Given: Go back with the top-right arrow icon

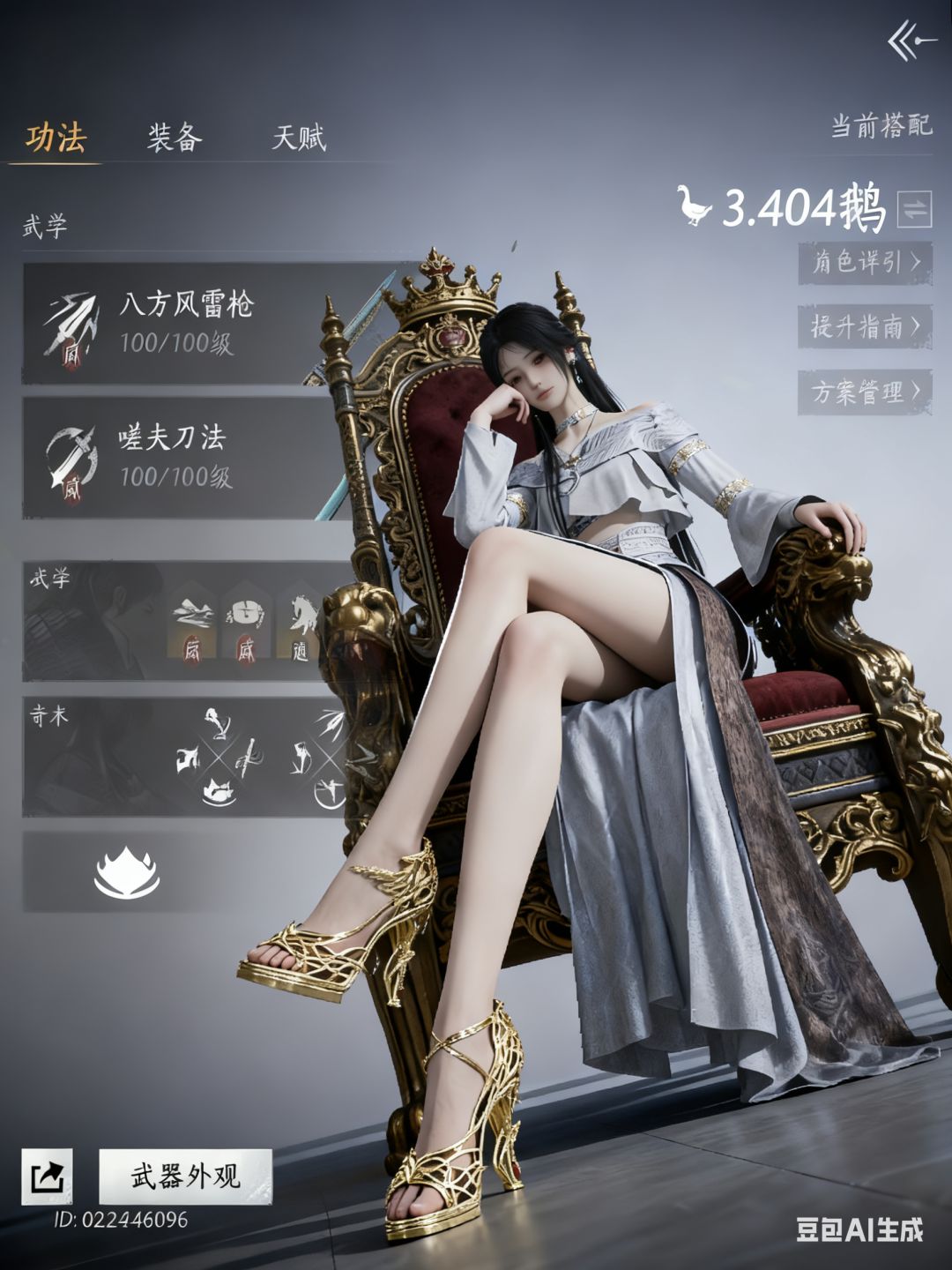Looking at the screenshot, I should [911, 41].
